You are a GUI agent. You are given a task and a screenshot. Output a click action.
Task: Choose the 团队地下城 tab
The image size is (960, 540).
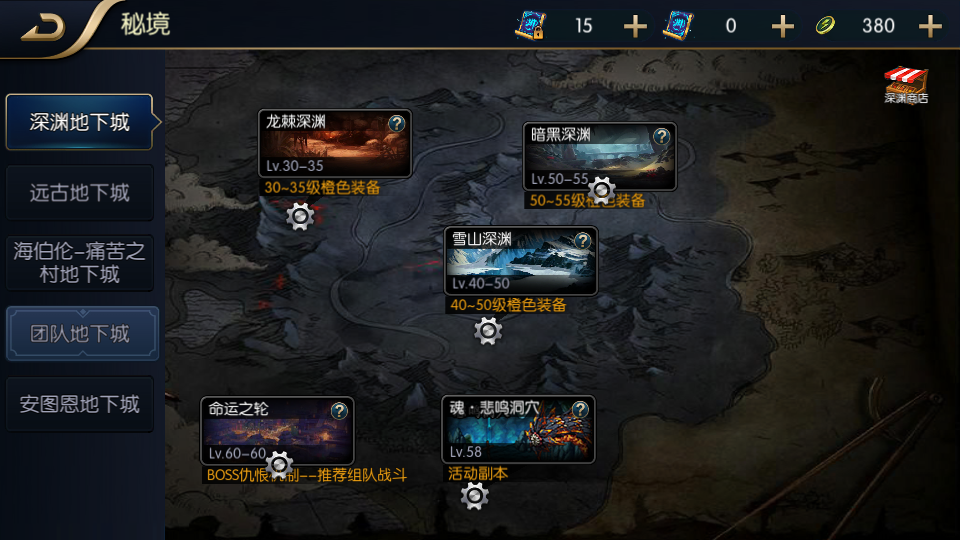81,333
